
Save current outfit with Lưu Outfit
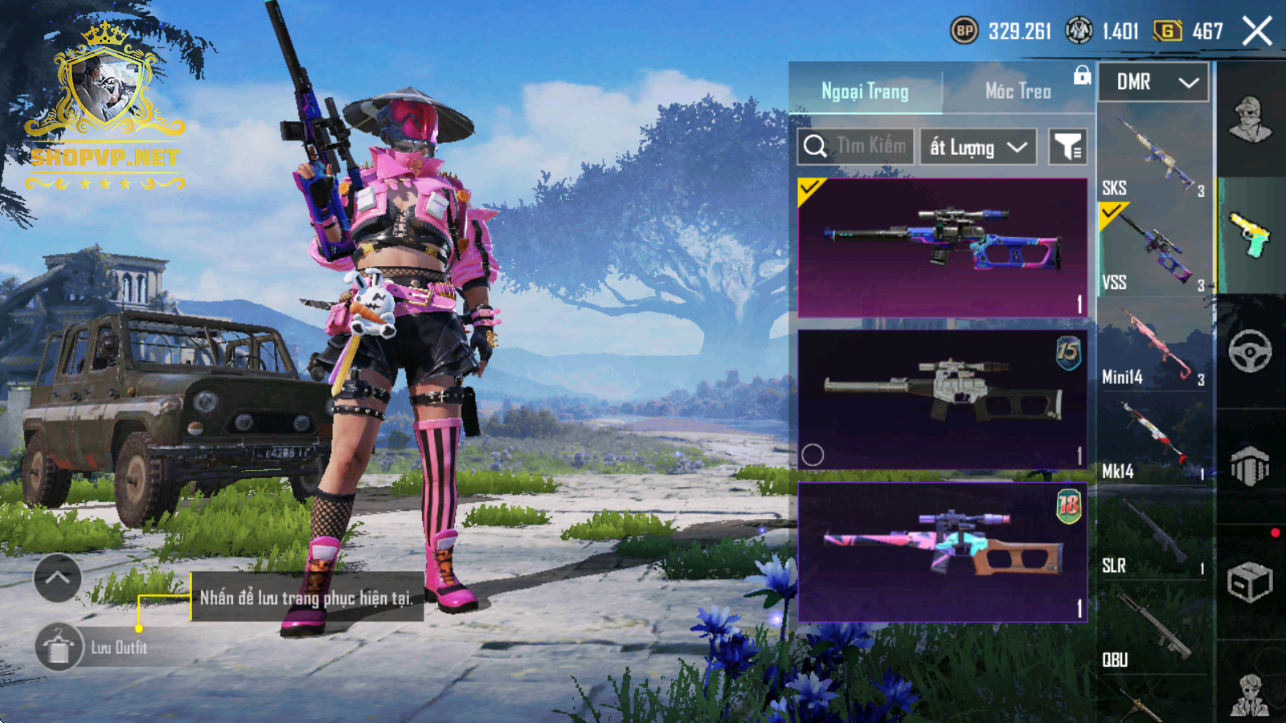pos(60,647)
